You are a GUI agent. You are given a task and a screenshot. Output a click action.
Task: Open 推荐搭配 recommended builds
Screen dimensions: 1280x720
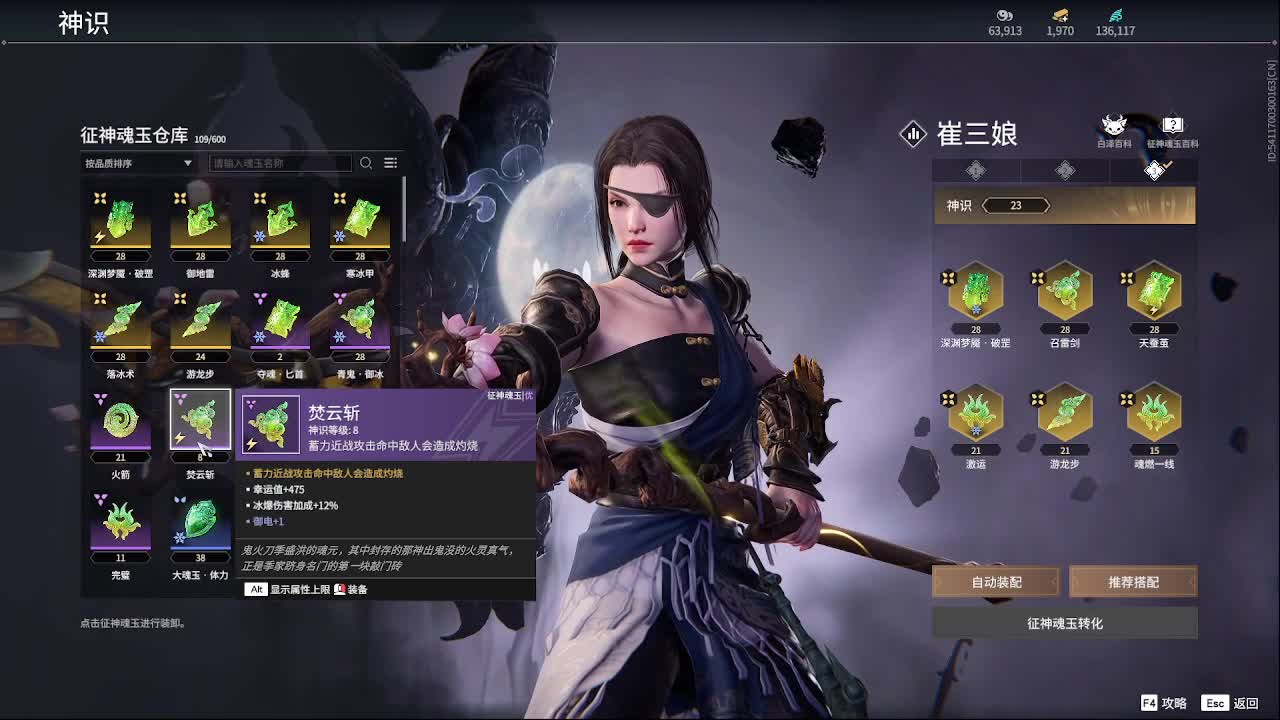1133,582
